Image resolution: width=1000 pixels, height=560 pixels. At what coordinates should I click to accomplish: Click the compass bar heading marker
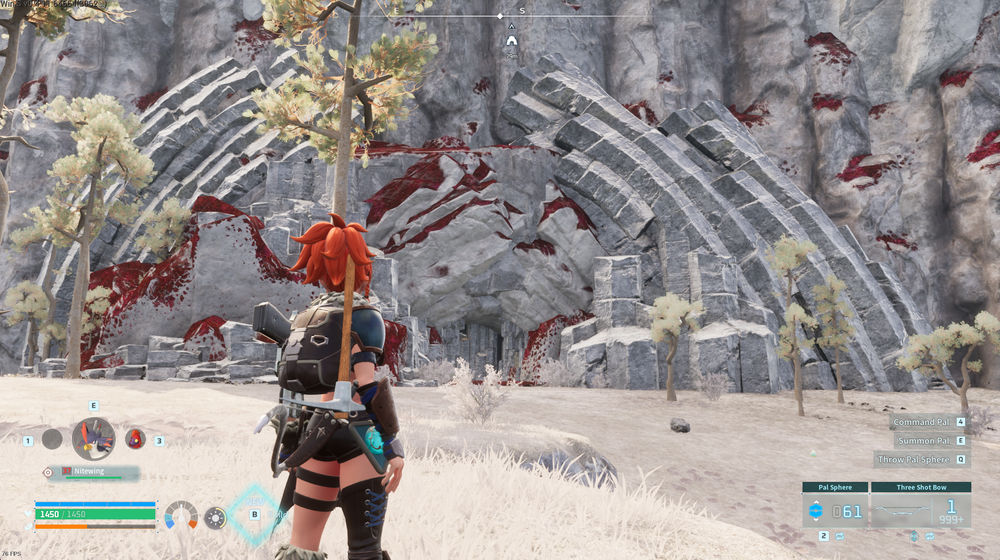(501, 16)
